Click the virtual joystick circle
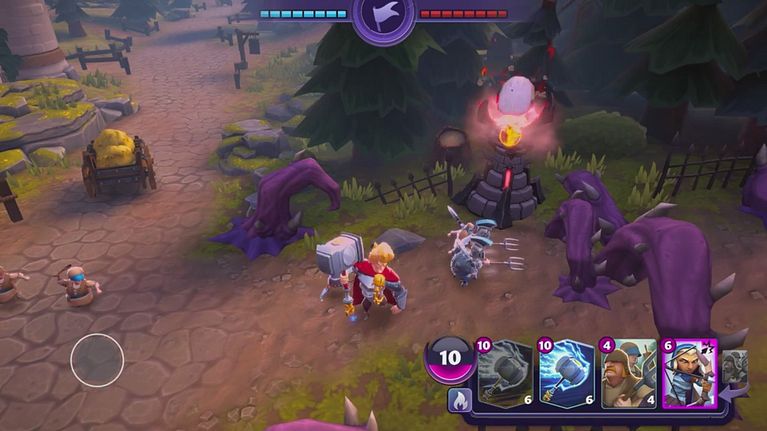The image size is (767, 431). click(x=97, y=360)
